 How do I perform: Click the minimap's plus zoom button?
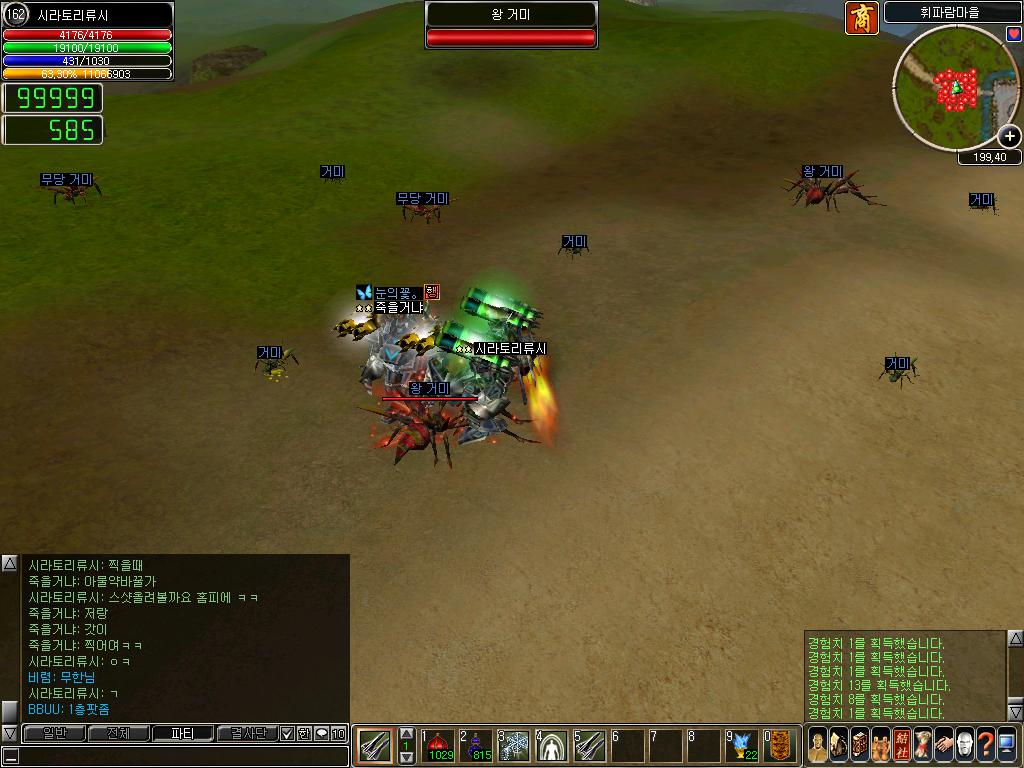click(x=1010, y=137)
